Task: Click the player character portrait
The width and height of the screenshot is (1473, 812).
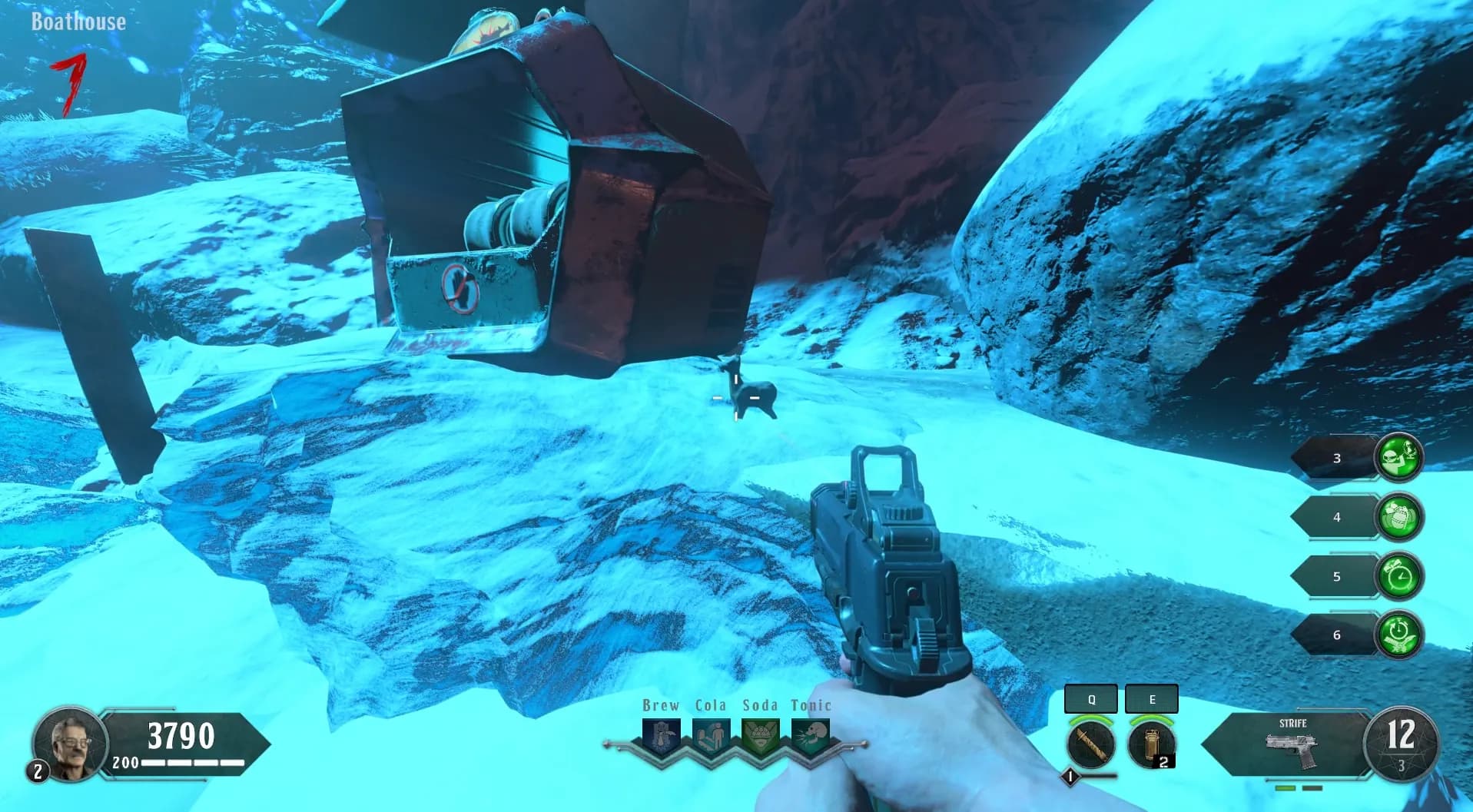Action: [69, 742]
